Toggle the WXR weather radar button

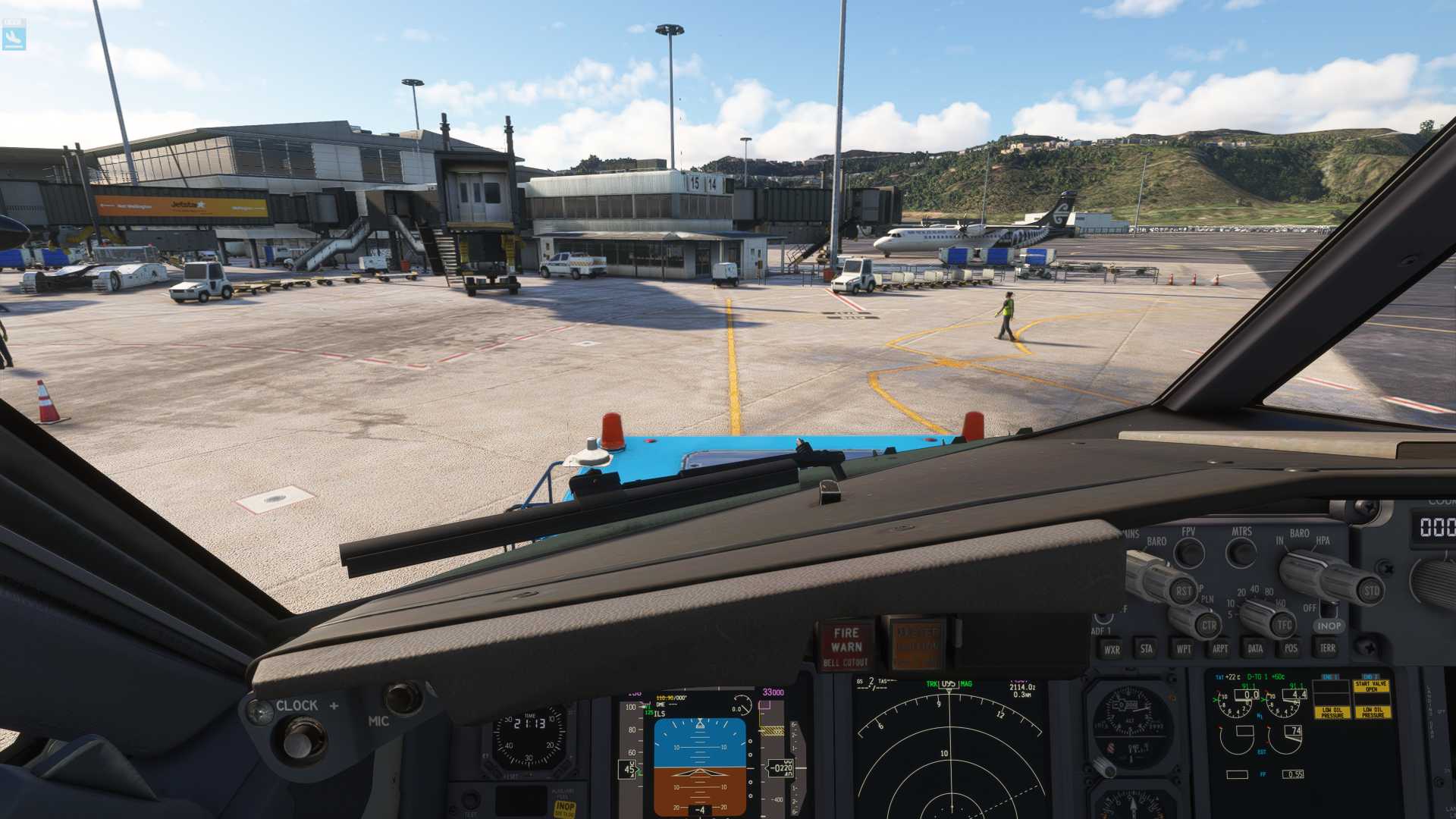[x=1112, y=649]
